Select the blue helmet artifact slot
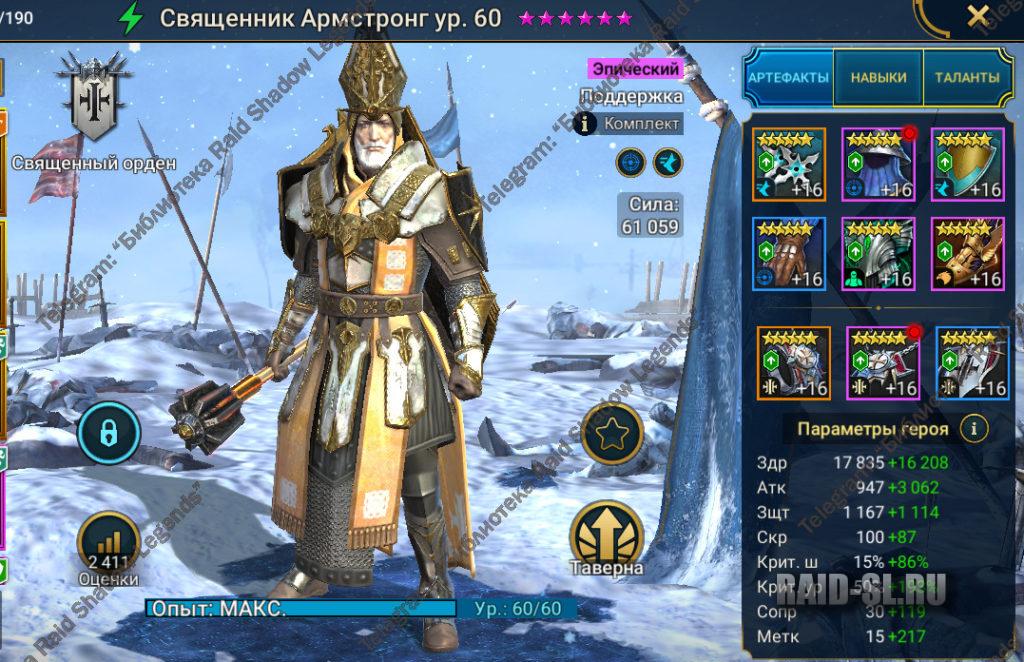Image resolution: width=1024 pixels, height=662 pixels. [x=878, y=165]
